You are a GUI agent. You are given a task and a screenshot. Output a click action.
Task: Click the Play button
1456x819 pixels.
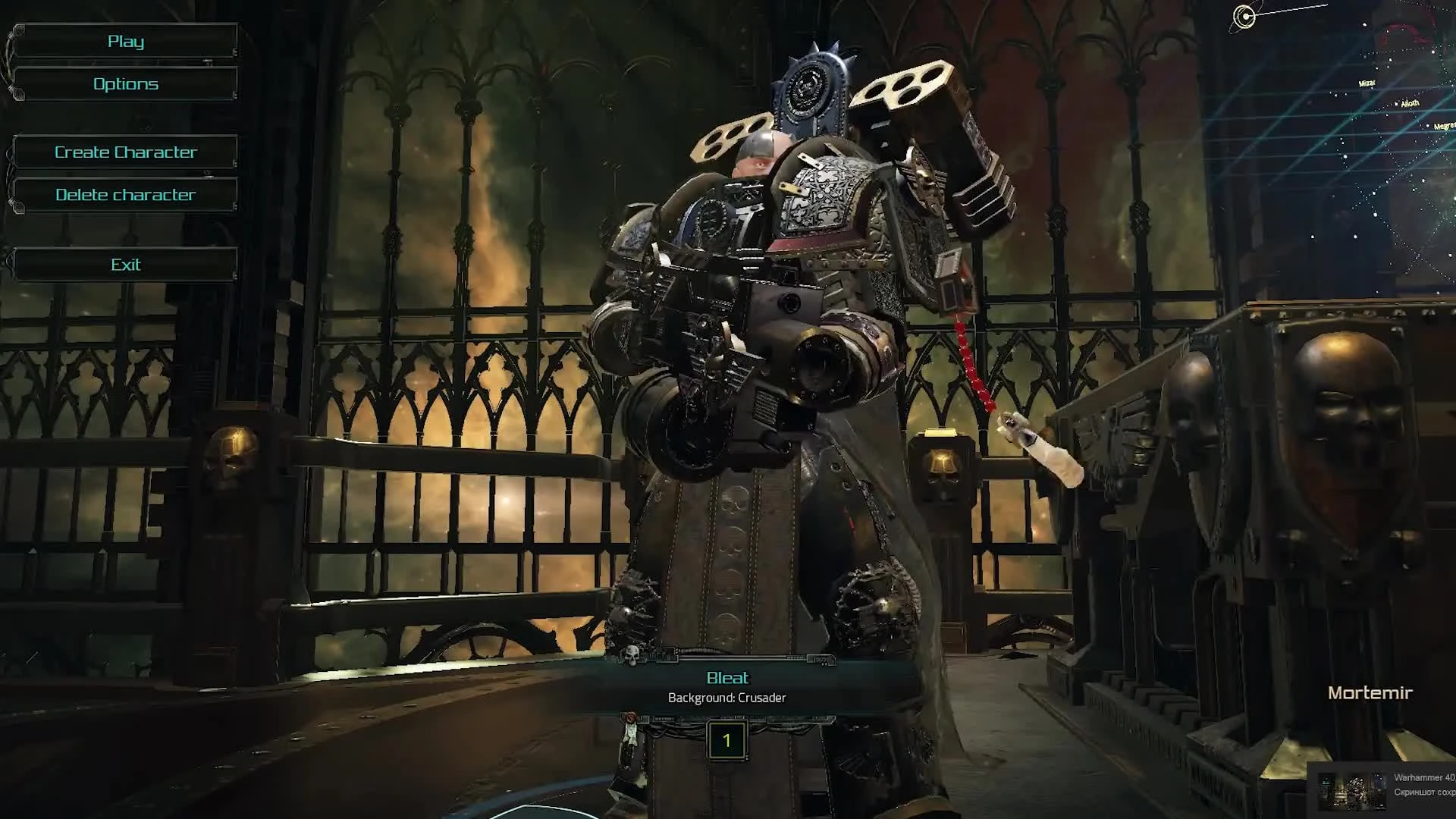point(125,41)
